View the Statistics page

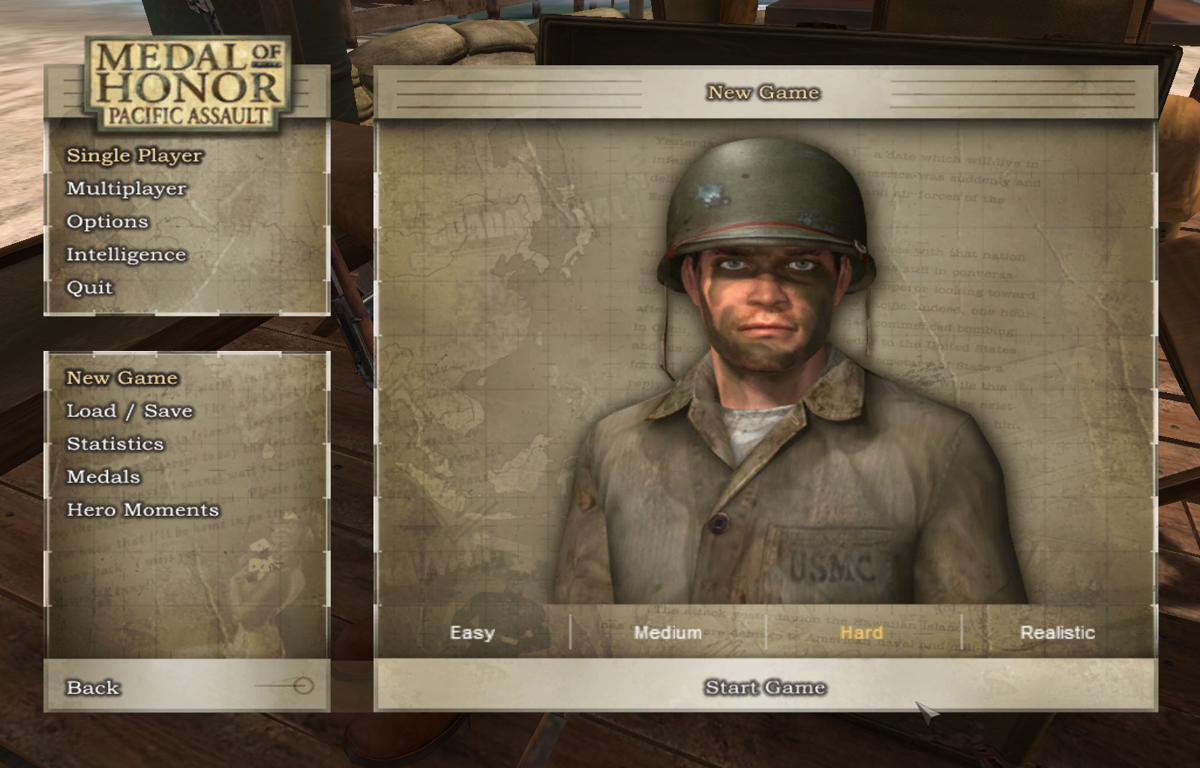click(115, 444)
